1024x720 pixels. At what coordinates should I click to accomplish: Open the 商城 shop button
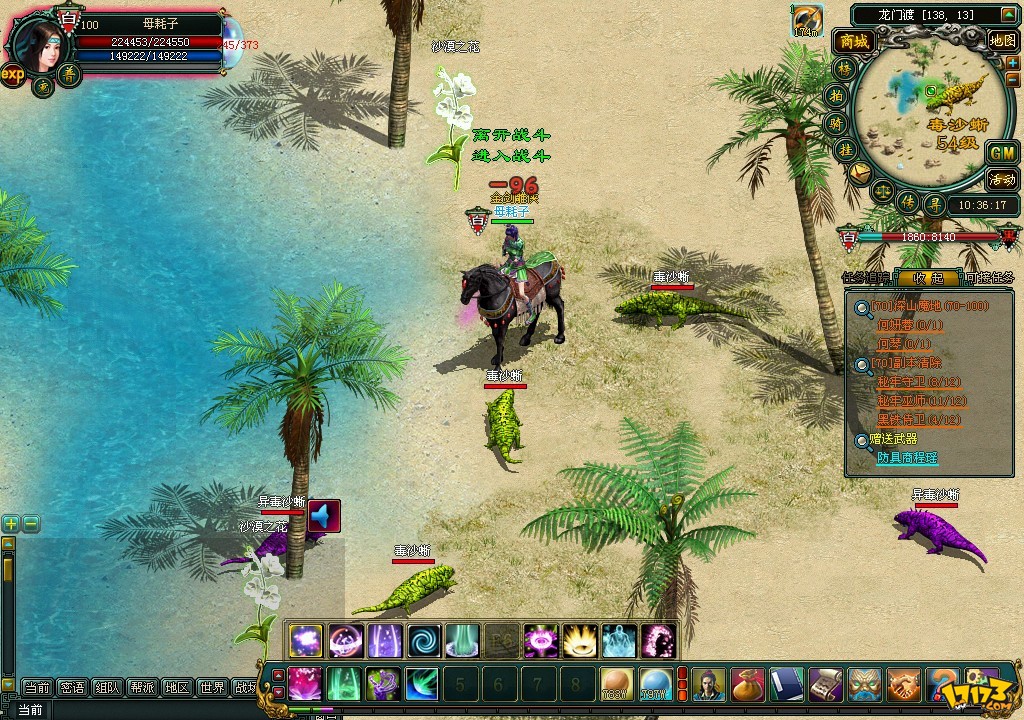pyautogui.click(x=855, y=41)
